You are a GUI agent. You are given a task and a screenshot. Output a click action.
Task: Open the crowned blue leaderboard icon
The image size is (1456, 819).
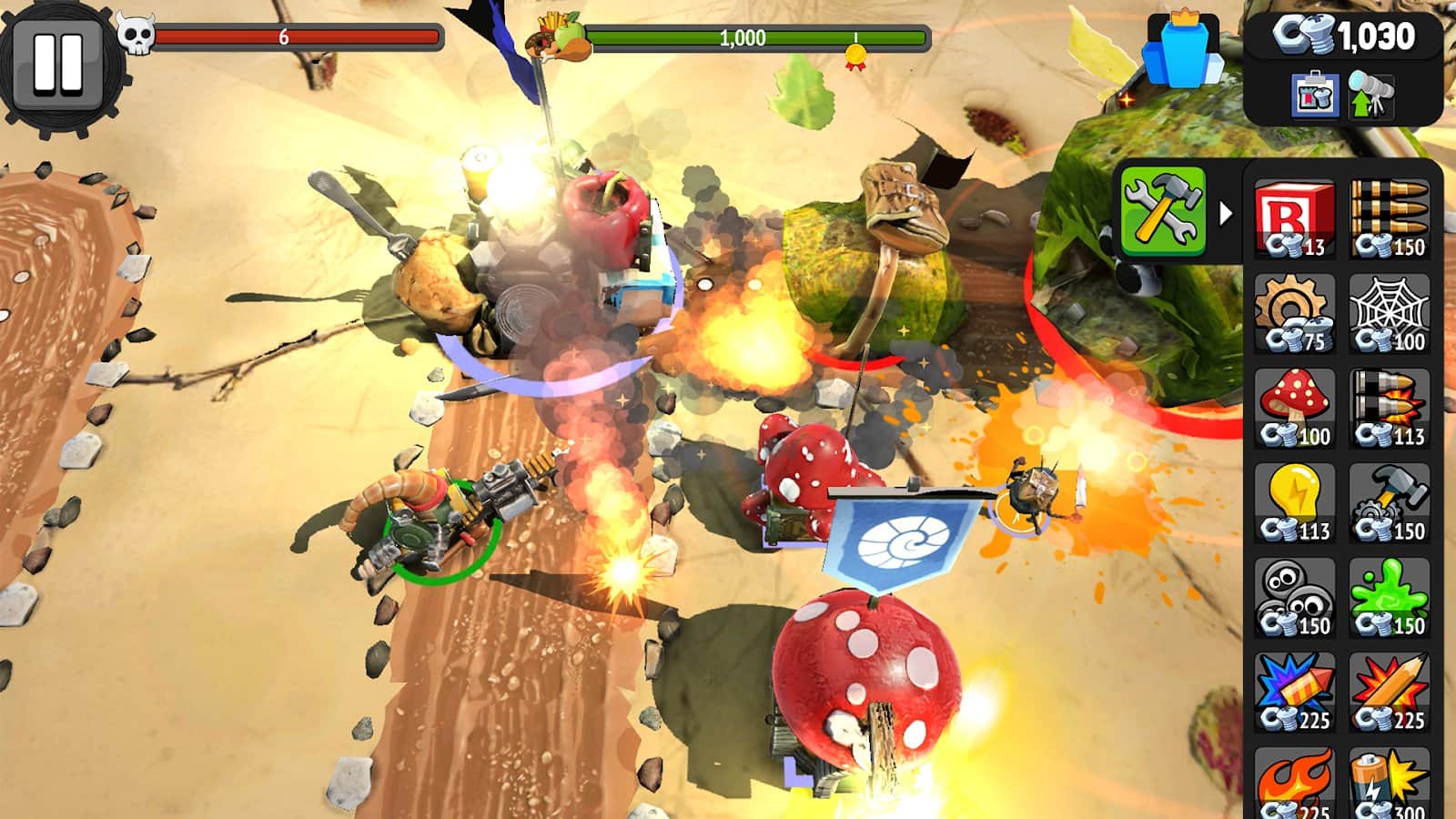1182,53
